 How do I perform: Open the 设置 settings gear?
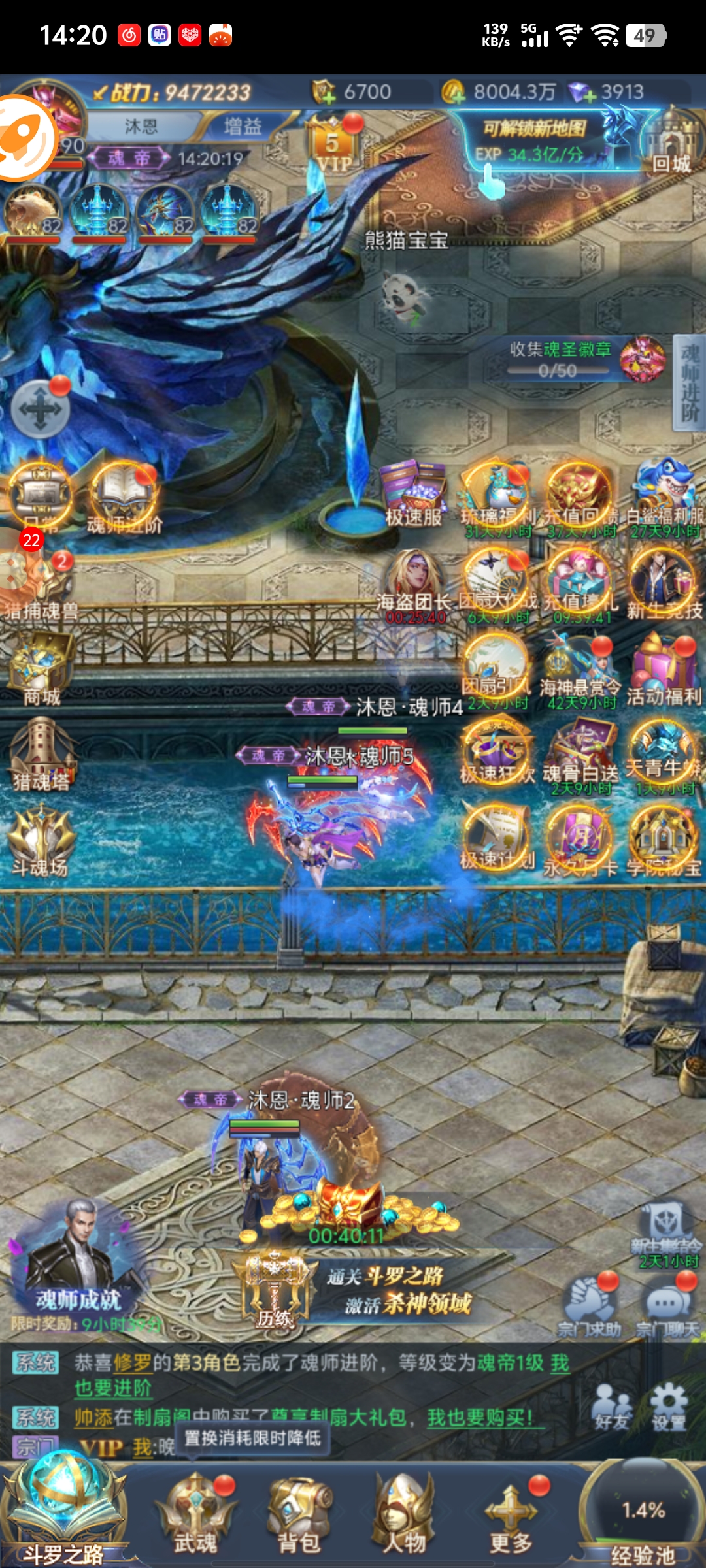[668, 1407]
